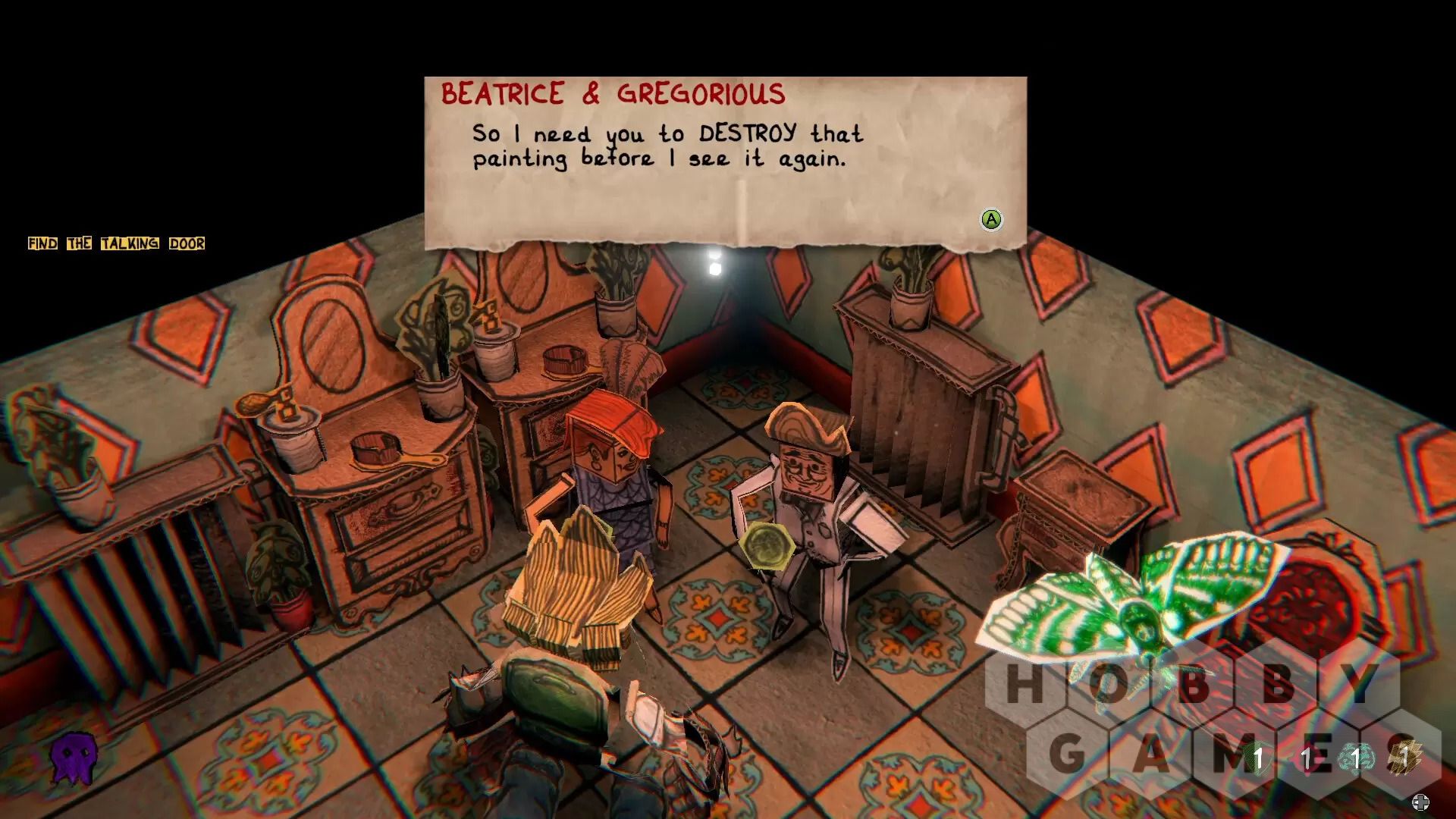Click the purple skull icon
Viewport: 1456px width, 819px height.
[x=74, y=757]
